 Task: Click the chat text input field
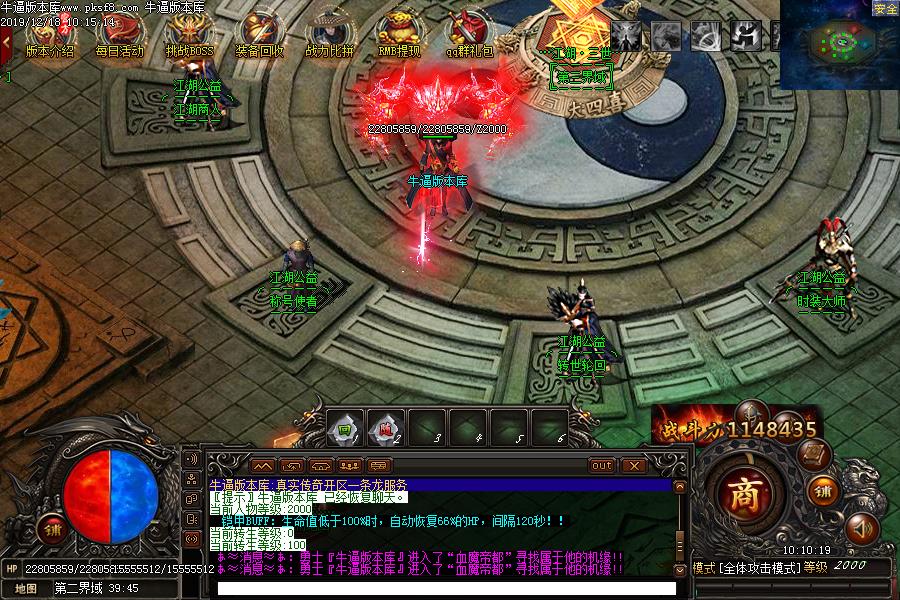[445, 588]
